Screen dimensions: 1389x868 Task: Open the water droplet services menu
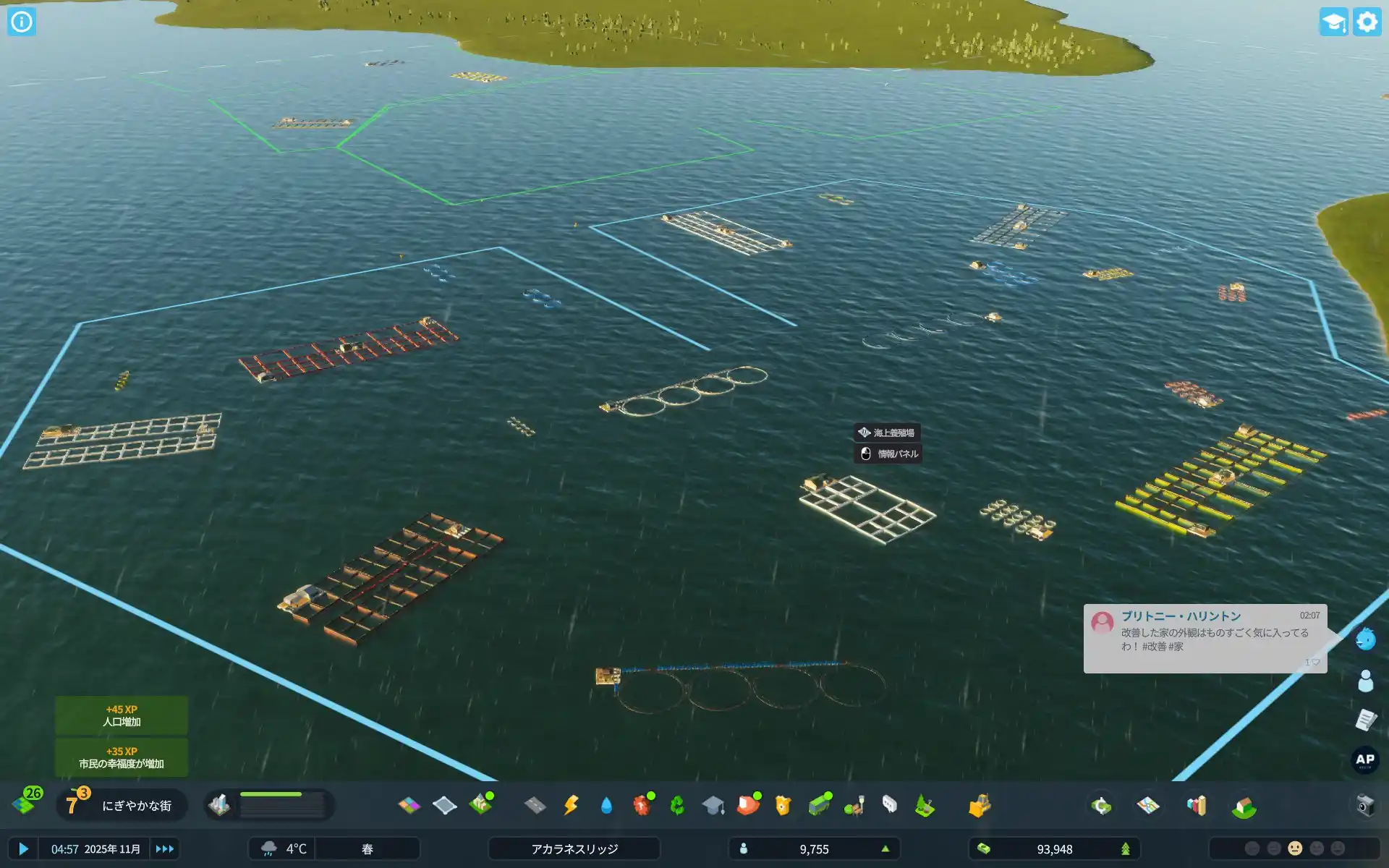[606, 805]
